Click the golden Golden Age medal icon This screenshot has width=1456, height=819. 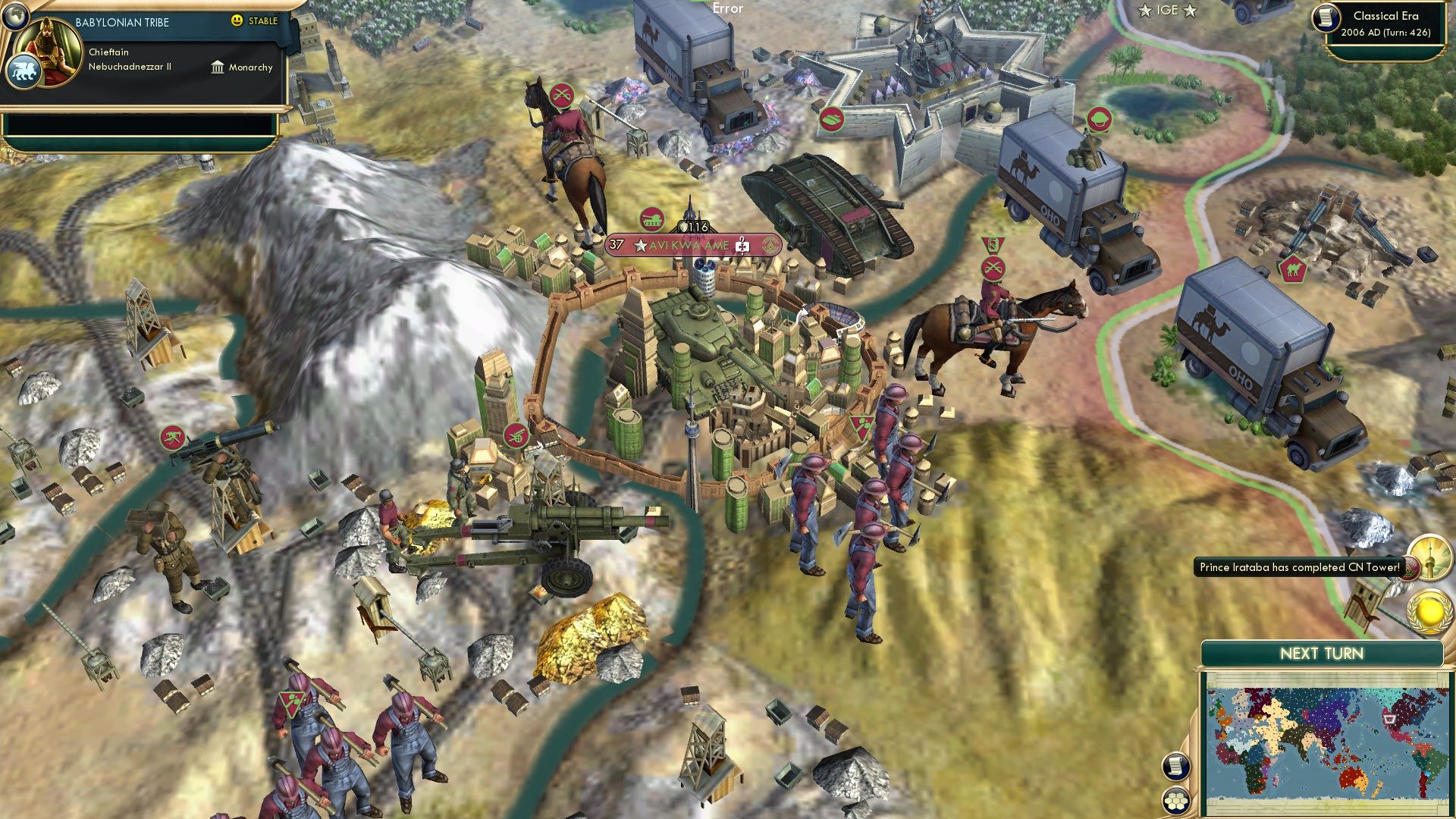pos(1430,613)
